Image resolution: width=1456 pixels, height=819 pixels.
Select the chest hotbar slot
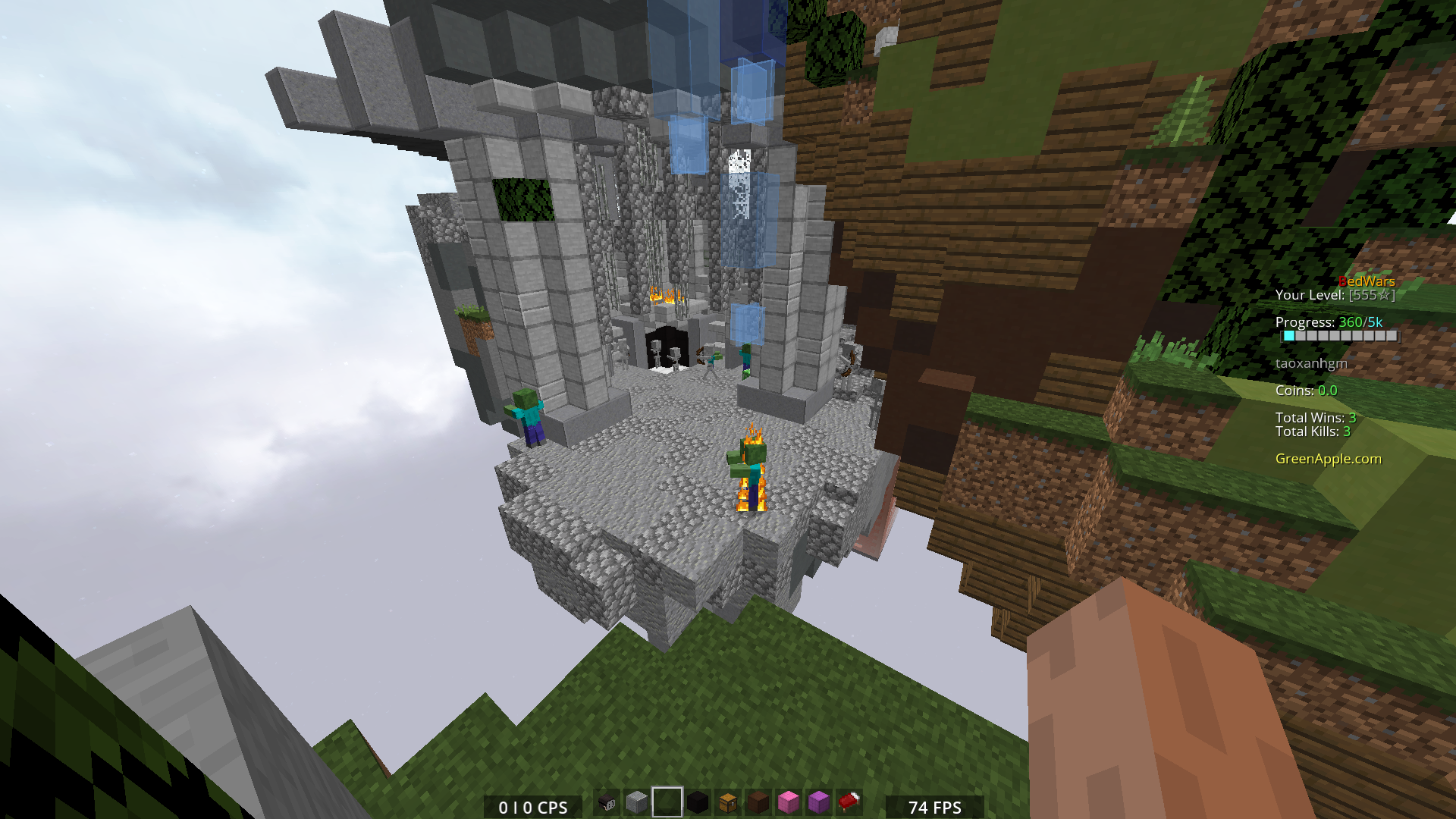point(728,802)
